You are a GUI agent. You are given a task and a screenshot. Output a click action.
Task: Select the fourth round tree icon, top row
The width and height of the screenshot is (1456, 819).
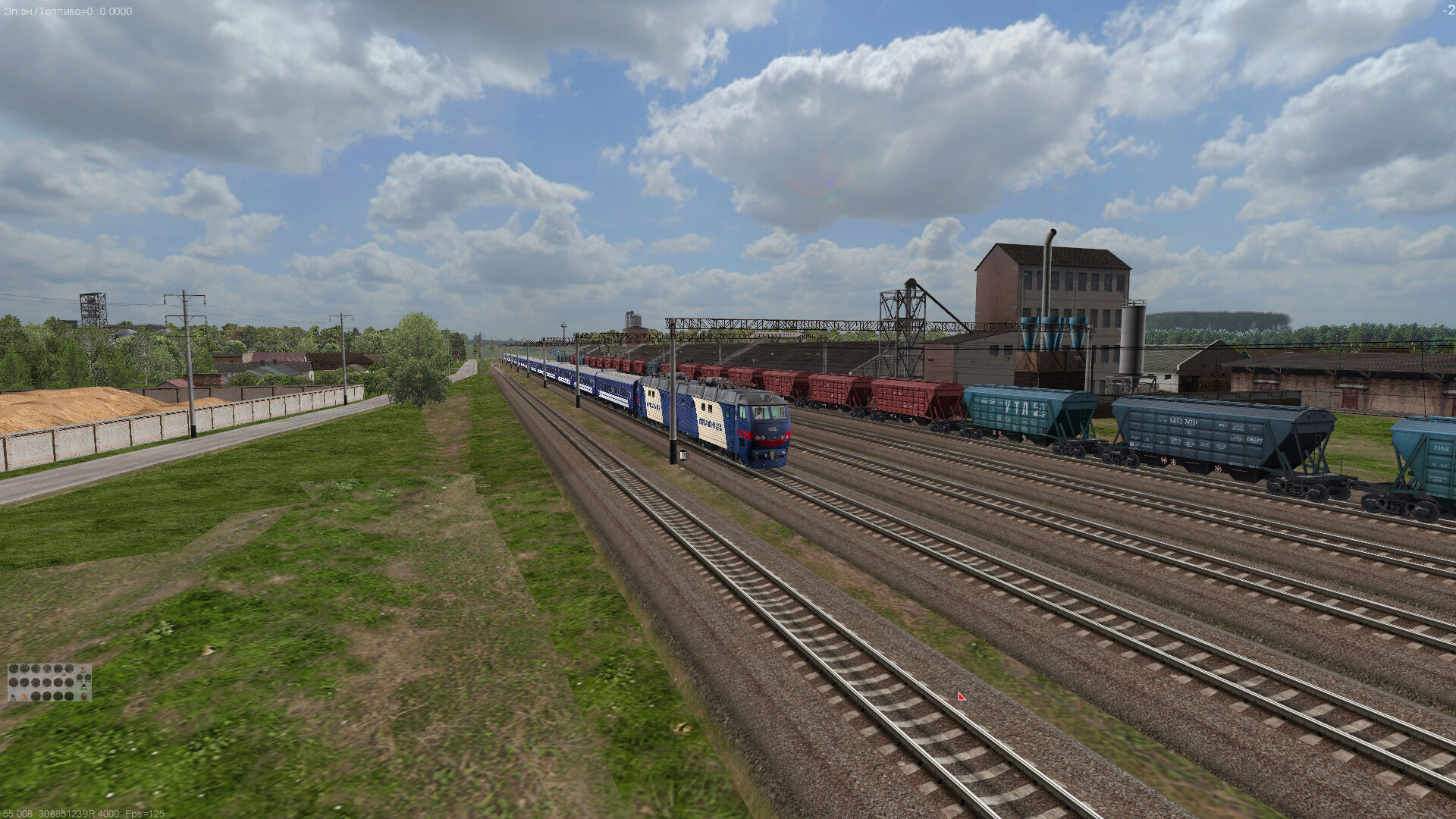point(47,668)
